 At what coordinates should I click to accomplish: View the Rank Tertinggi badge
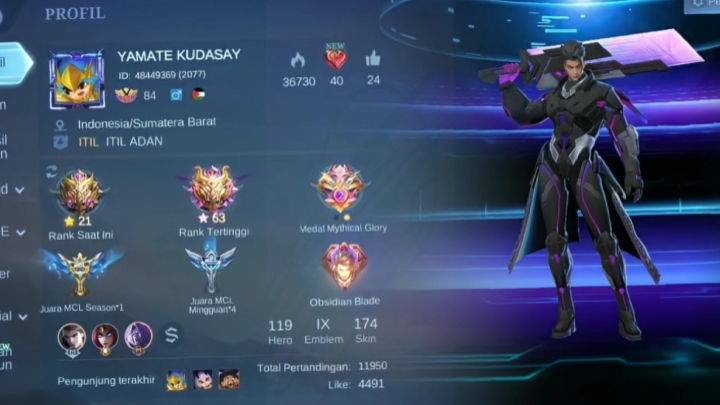coord(212,190)
